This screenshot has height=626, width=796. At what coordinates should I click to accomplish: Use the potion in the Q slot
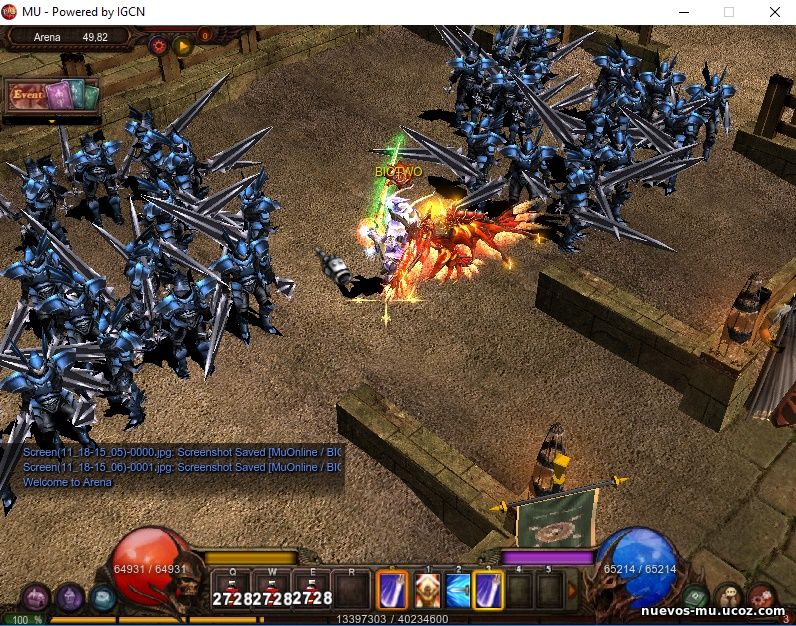click(x=233, y=590)
